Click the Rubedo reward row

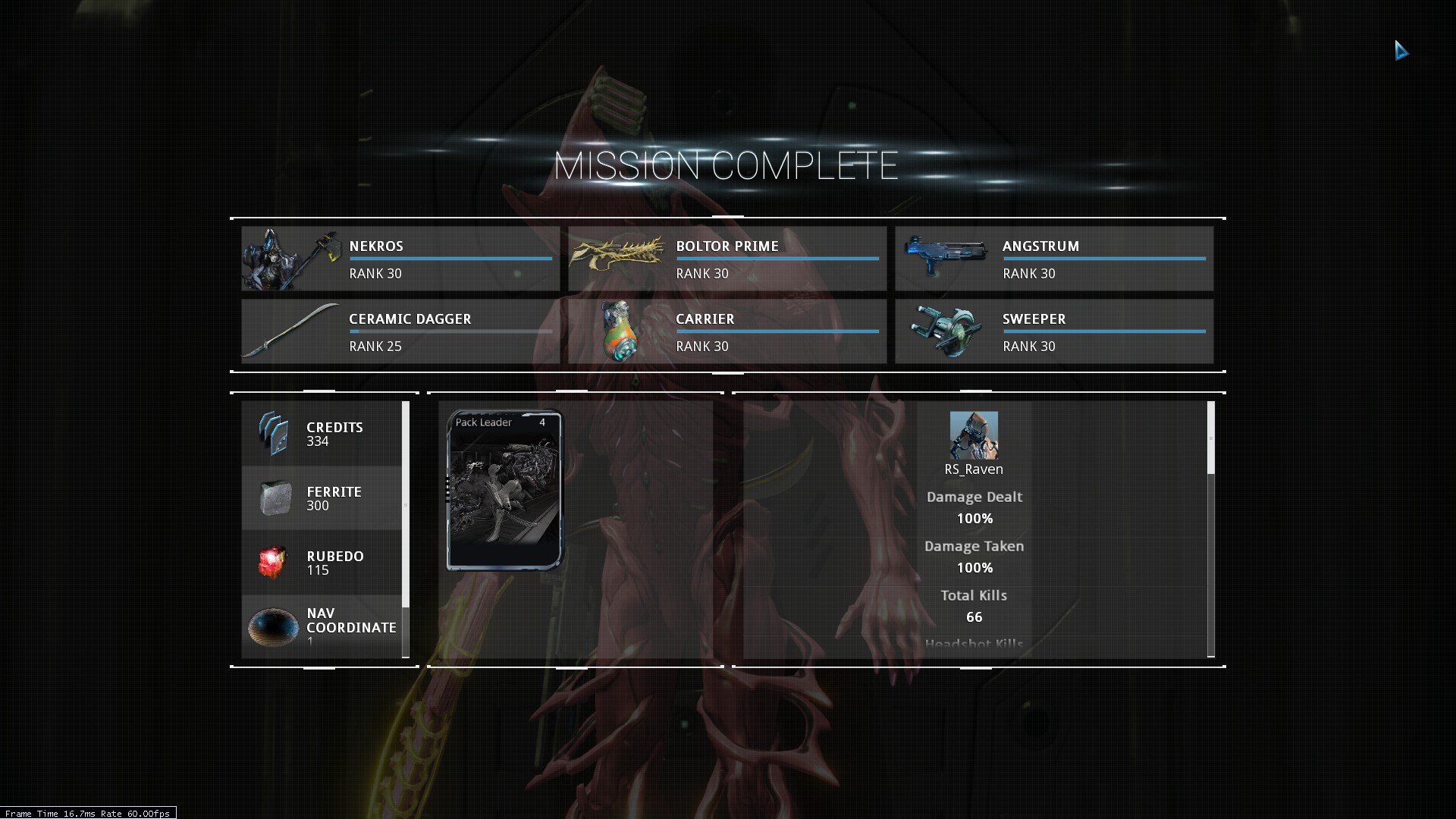[x=322, y=563]
